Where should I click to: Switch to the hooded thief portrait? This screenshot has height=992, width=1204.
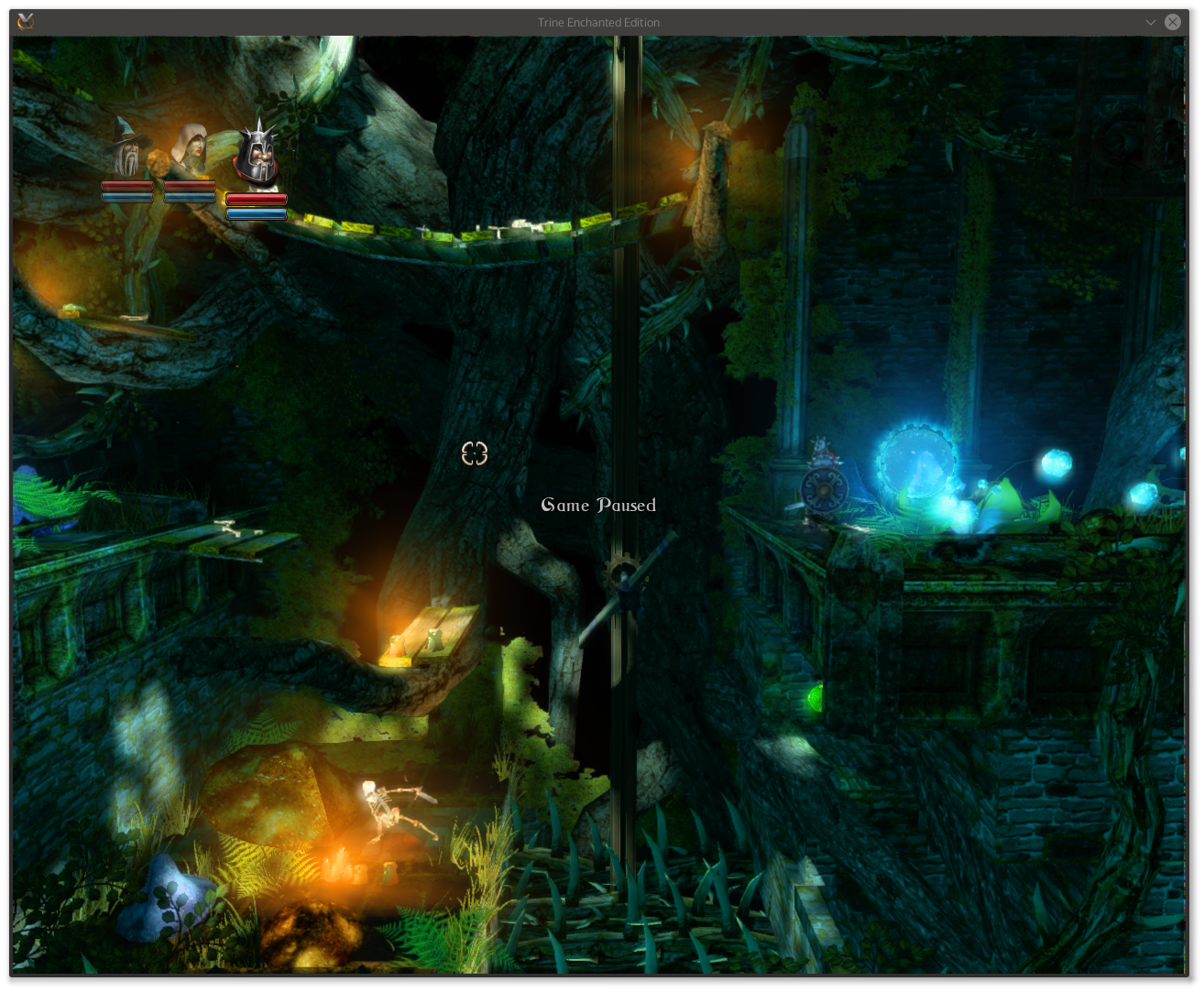click(190, 152)
